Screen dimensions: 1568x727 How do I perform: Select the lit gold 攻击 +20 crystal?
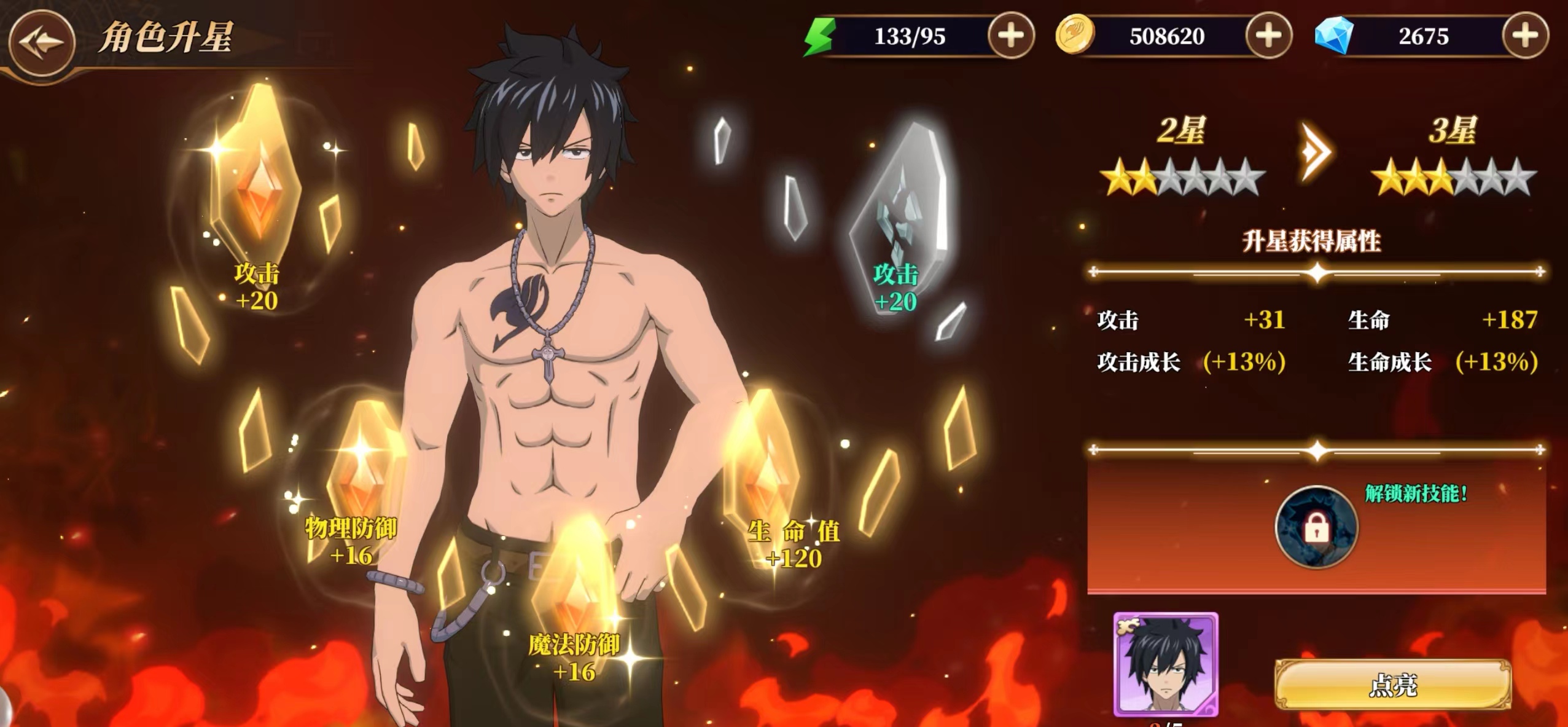click(x=257, y=178)
